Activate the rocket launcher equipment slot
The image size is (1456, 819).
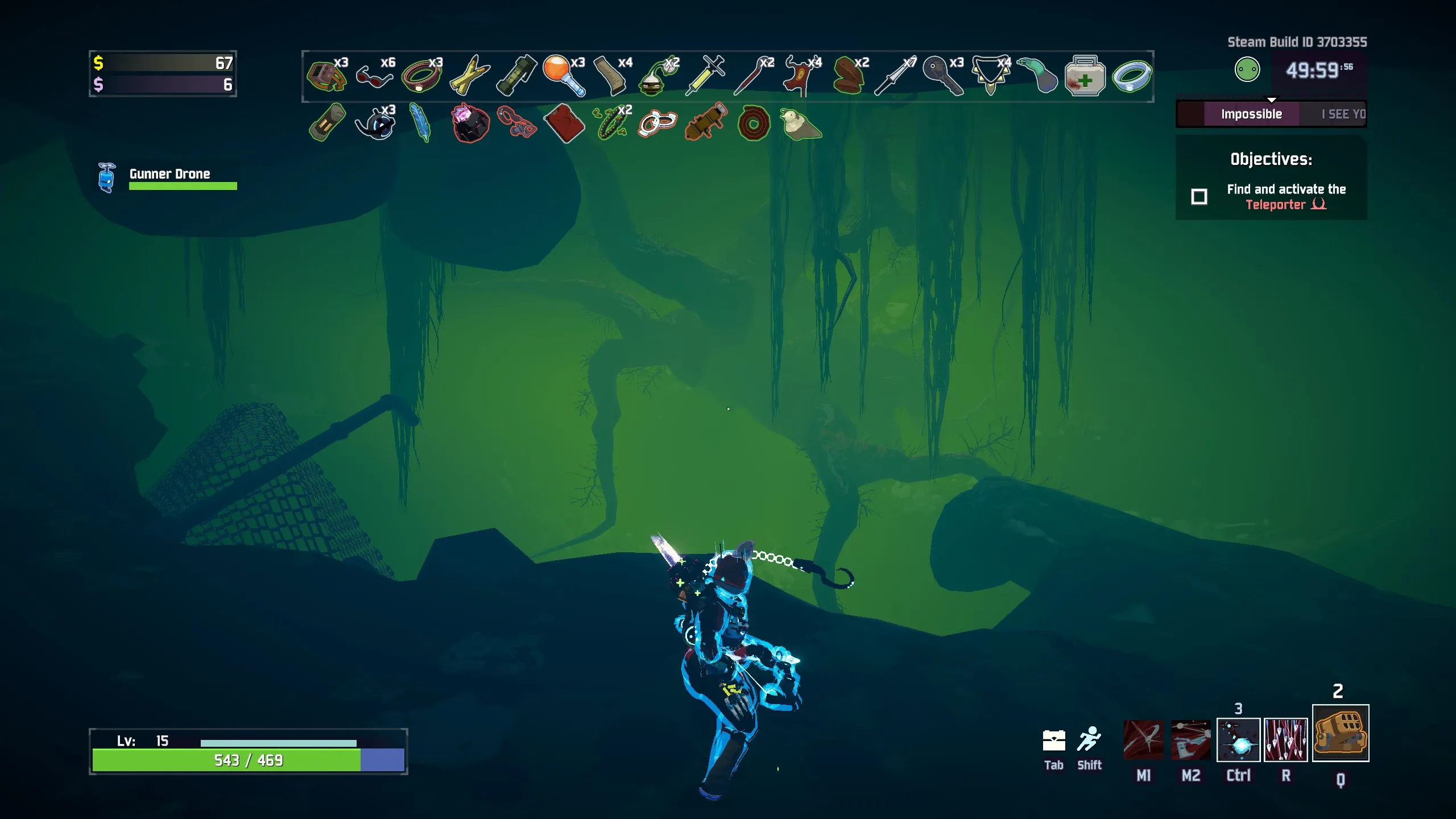[1340, 733]
